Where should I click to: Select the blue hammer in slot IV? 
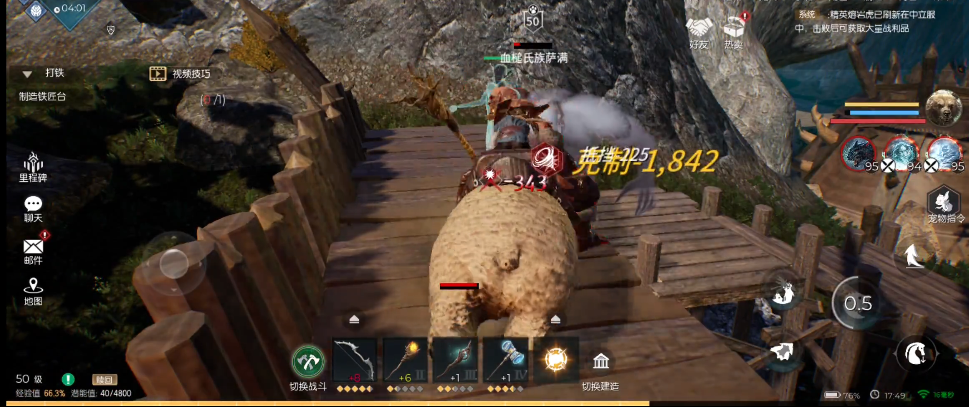505,360
